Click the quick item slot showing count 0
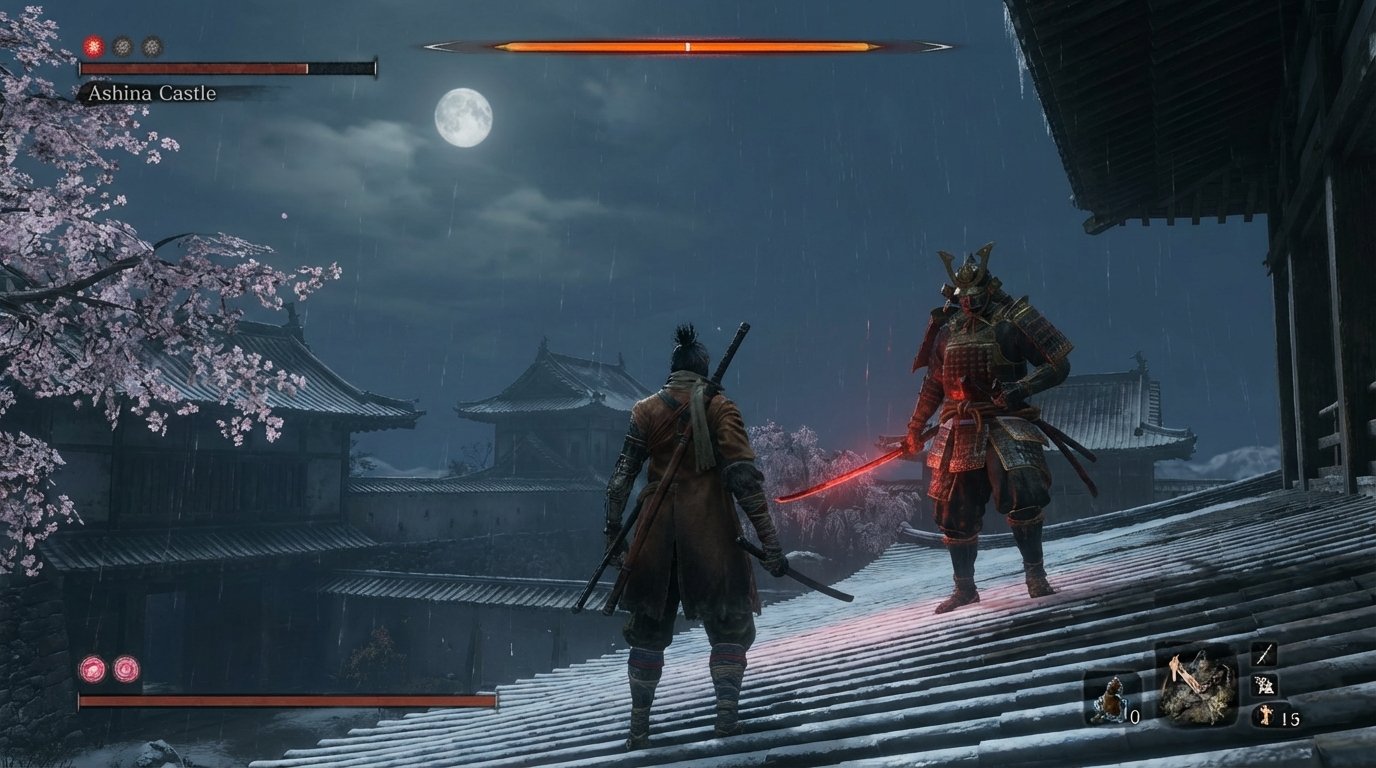Viewport: 1376px width, 768px height. [1115, 695]
